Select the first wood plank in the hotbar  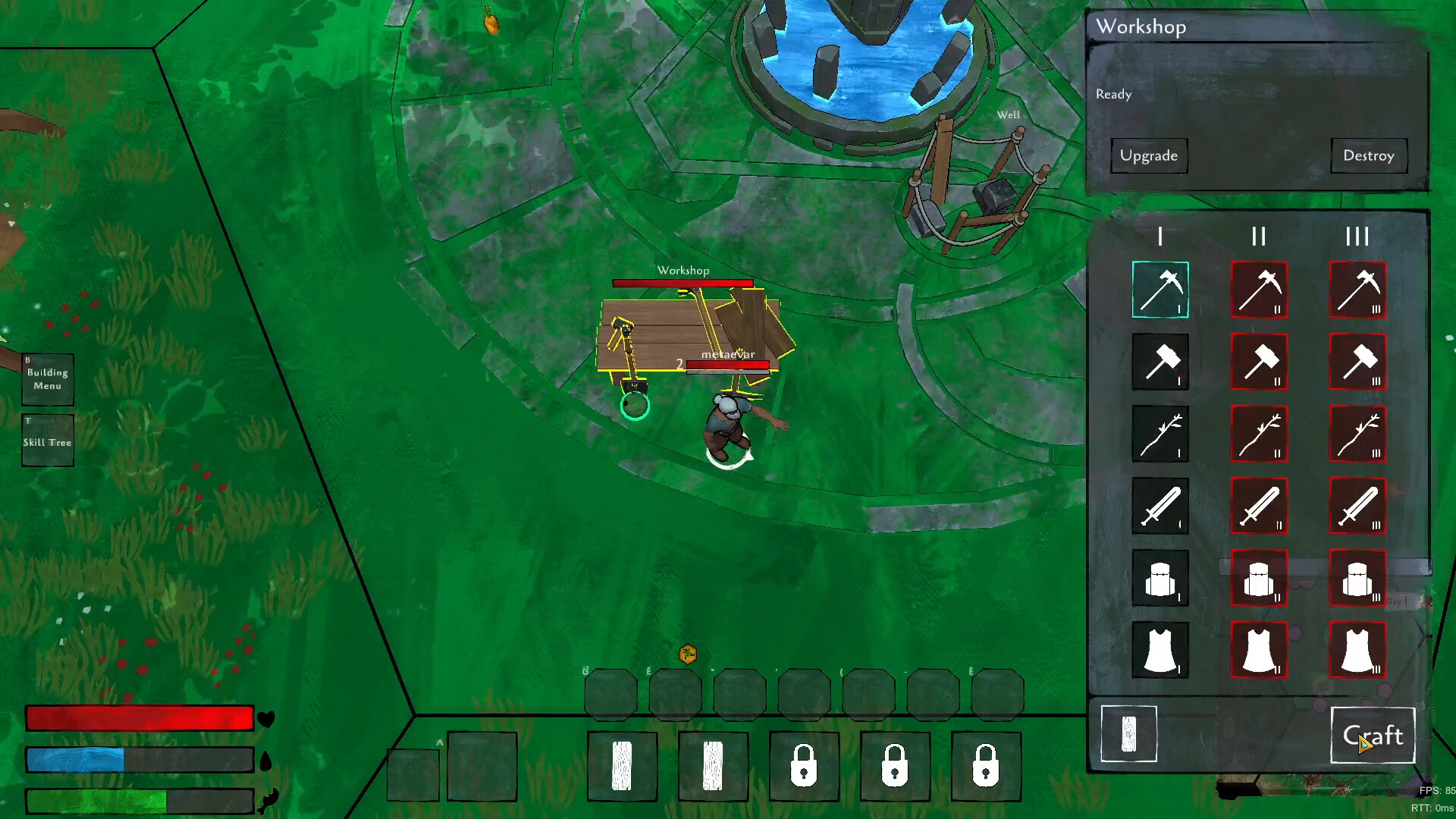pos(622,766)
